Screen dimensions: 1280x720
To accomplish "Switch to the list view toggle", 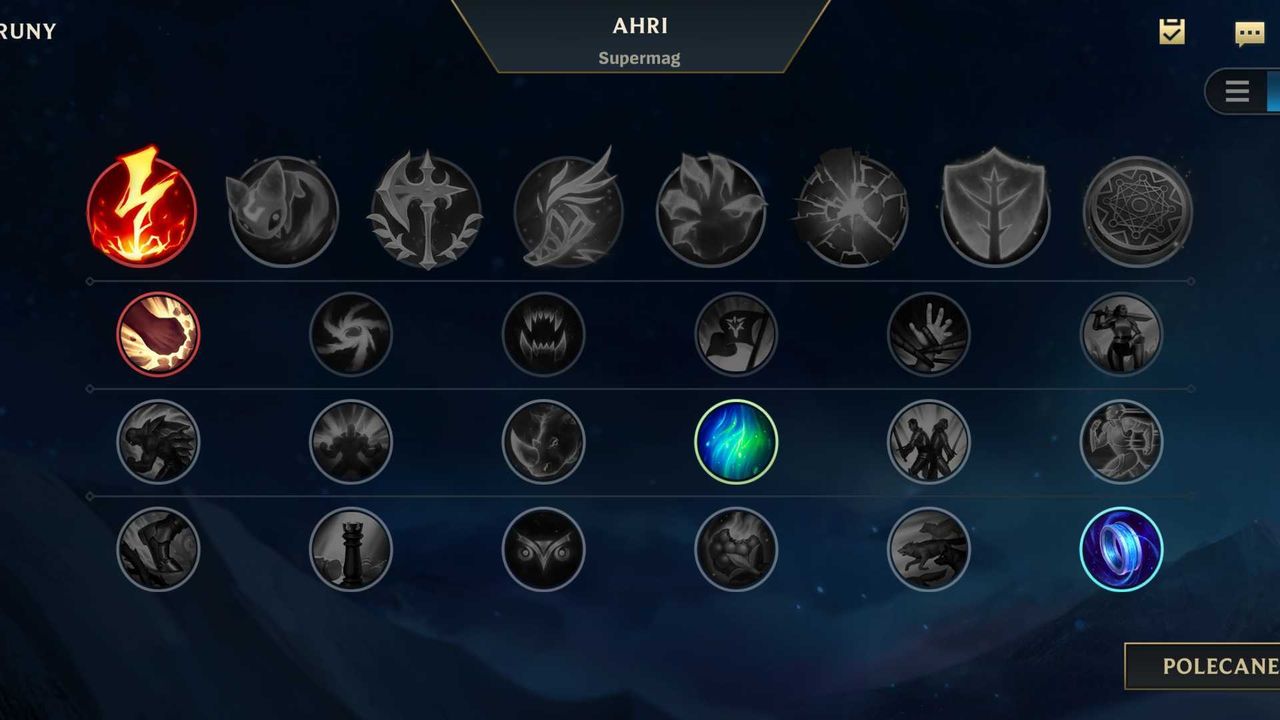I will coord(1238,92).
